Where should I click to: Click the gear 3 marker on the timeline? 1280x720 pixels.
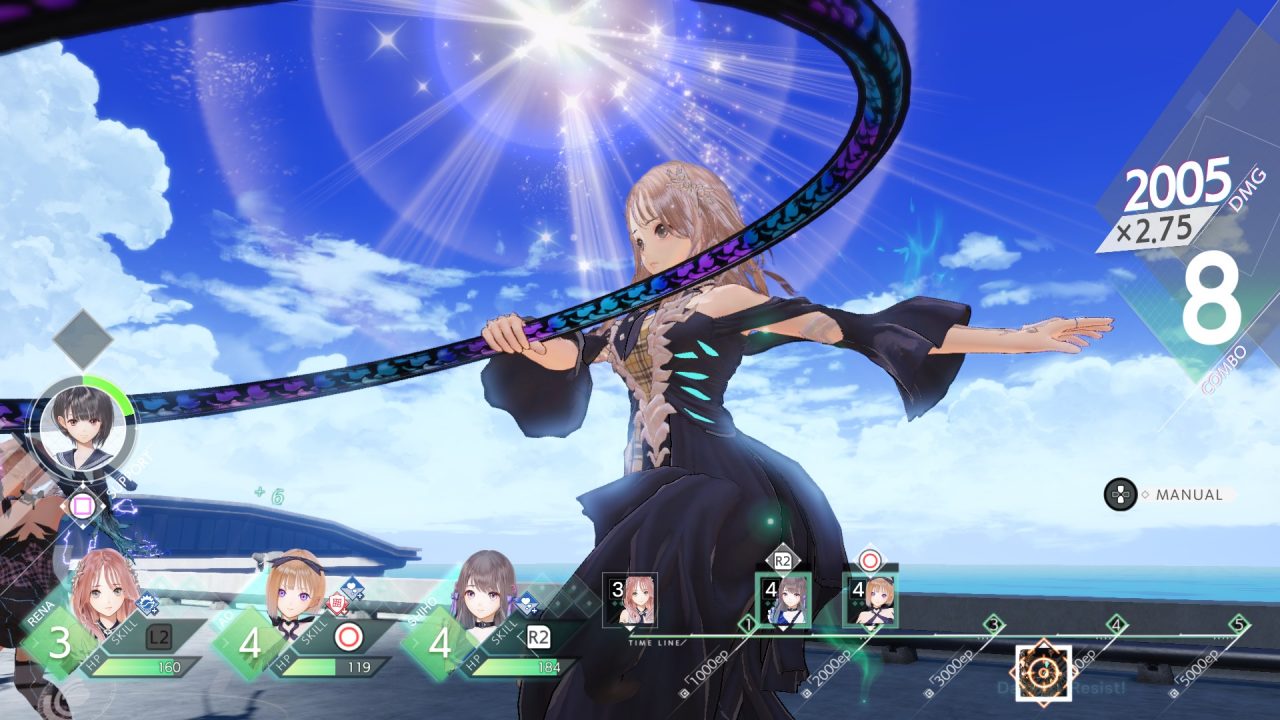pyautogui.click(x=993, y=624)
